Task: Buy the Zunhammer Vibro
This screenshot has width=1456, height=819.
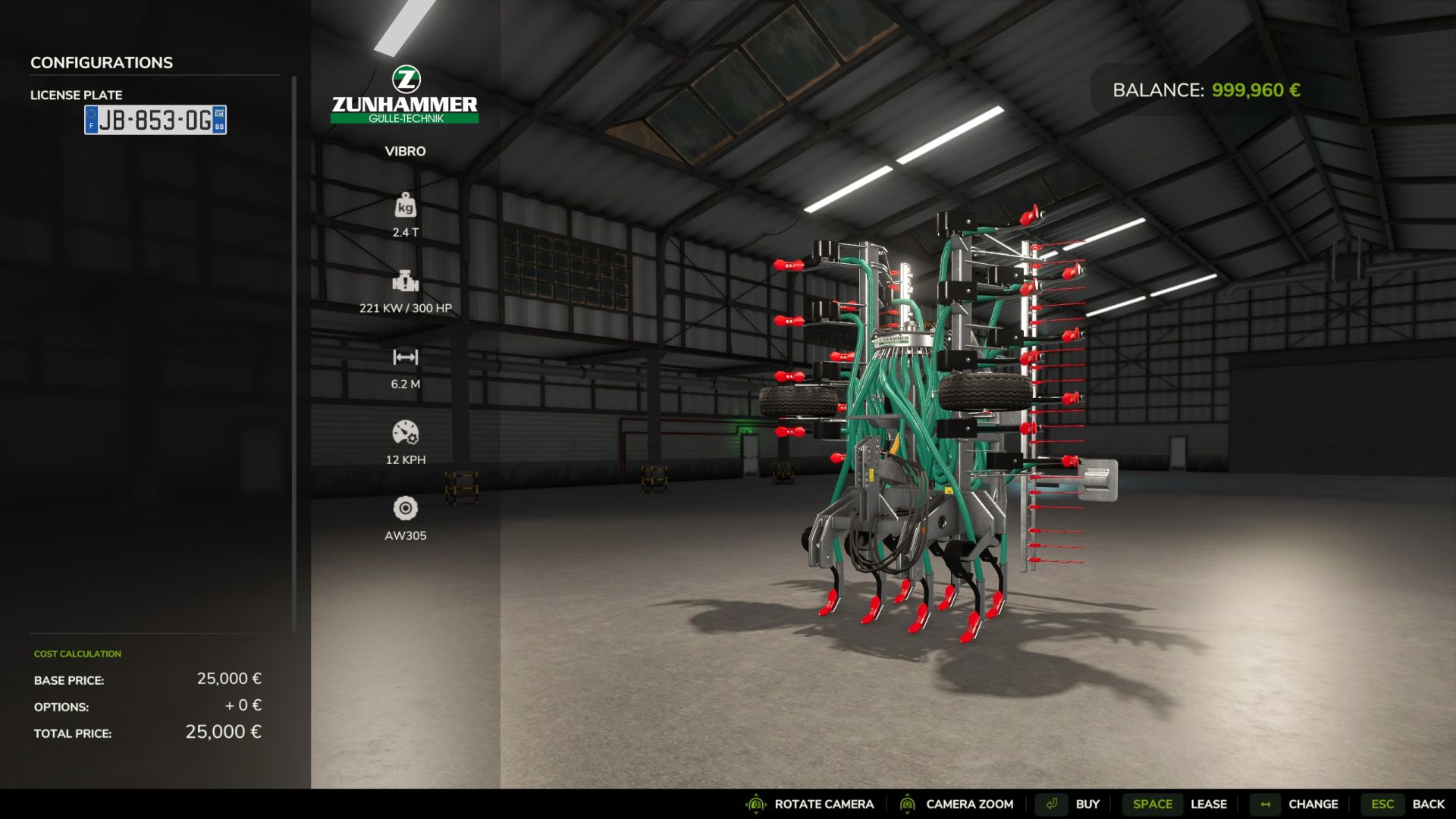Action: (1087, 804)
